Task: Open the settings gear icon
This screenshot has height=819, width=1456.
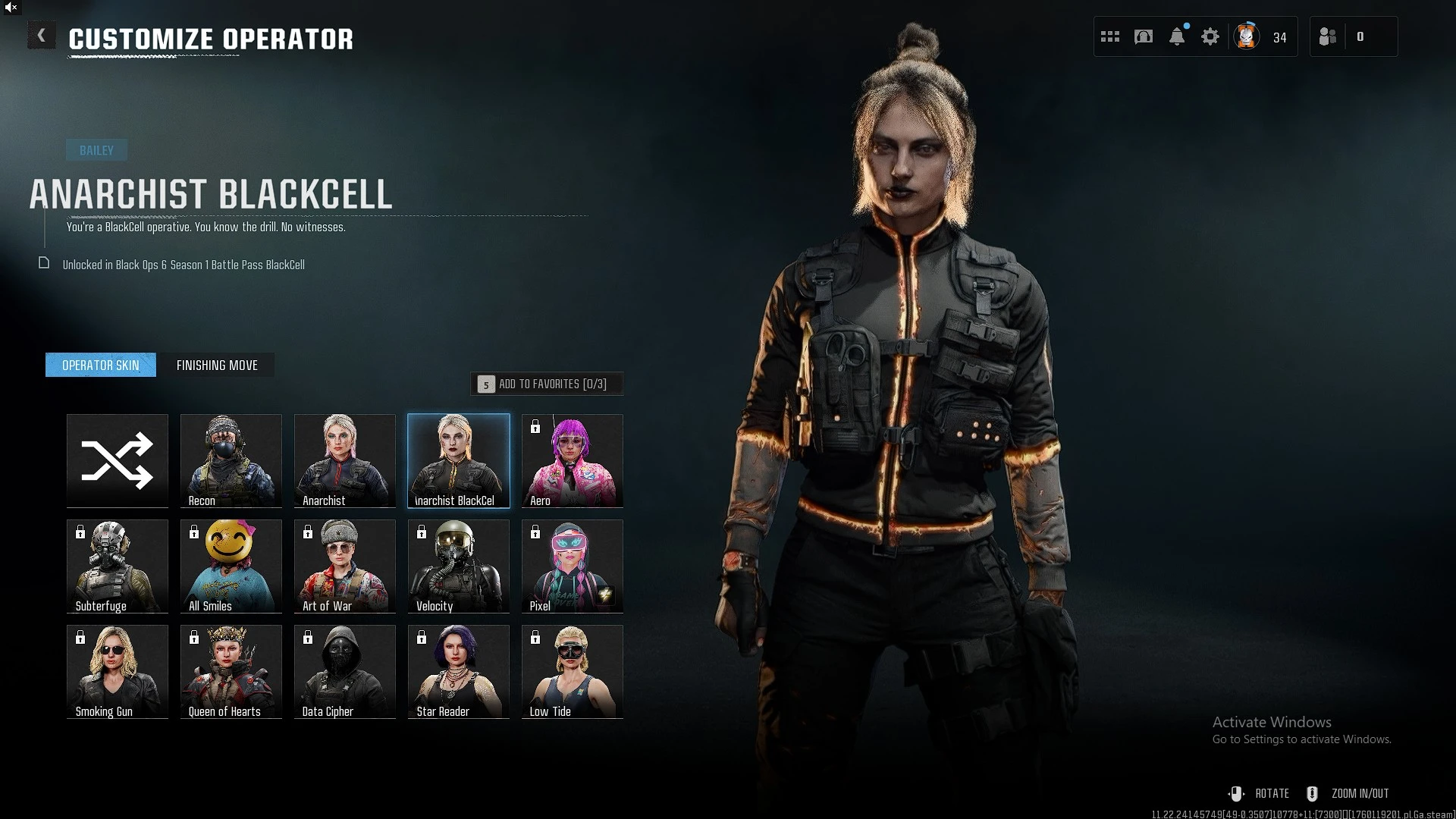Action: 1210,36
